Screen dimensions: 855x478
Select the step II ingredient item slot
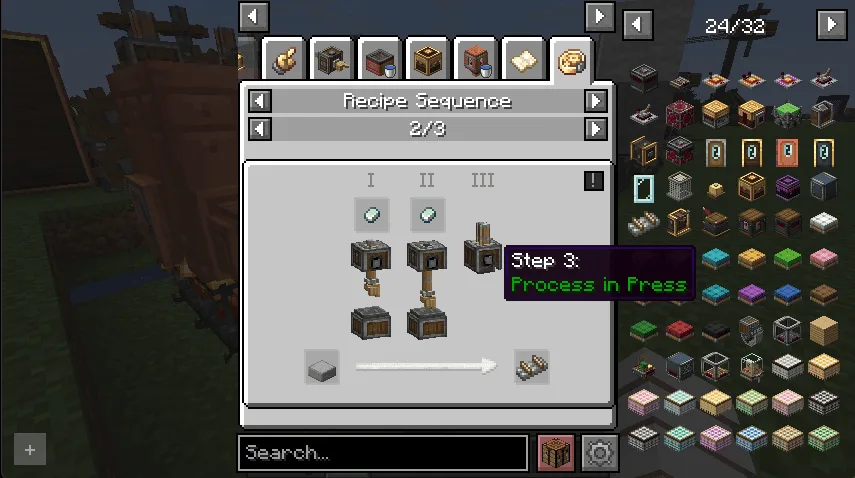pos(427,214)
